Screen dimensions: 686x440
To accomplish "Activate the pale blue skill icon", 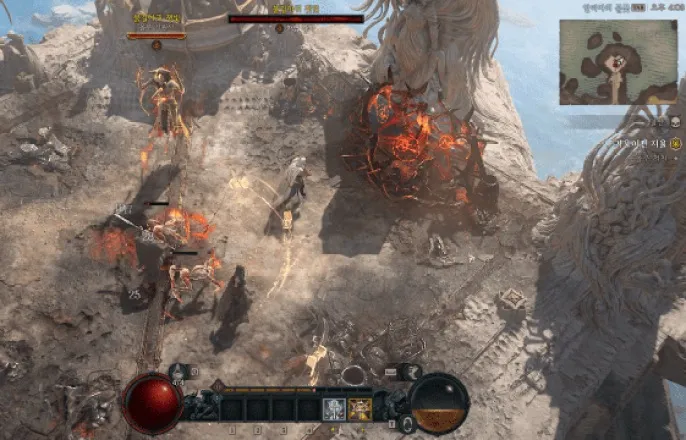I will point(335,408).
